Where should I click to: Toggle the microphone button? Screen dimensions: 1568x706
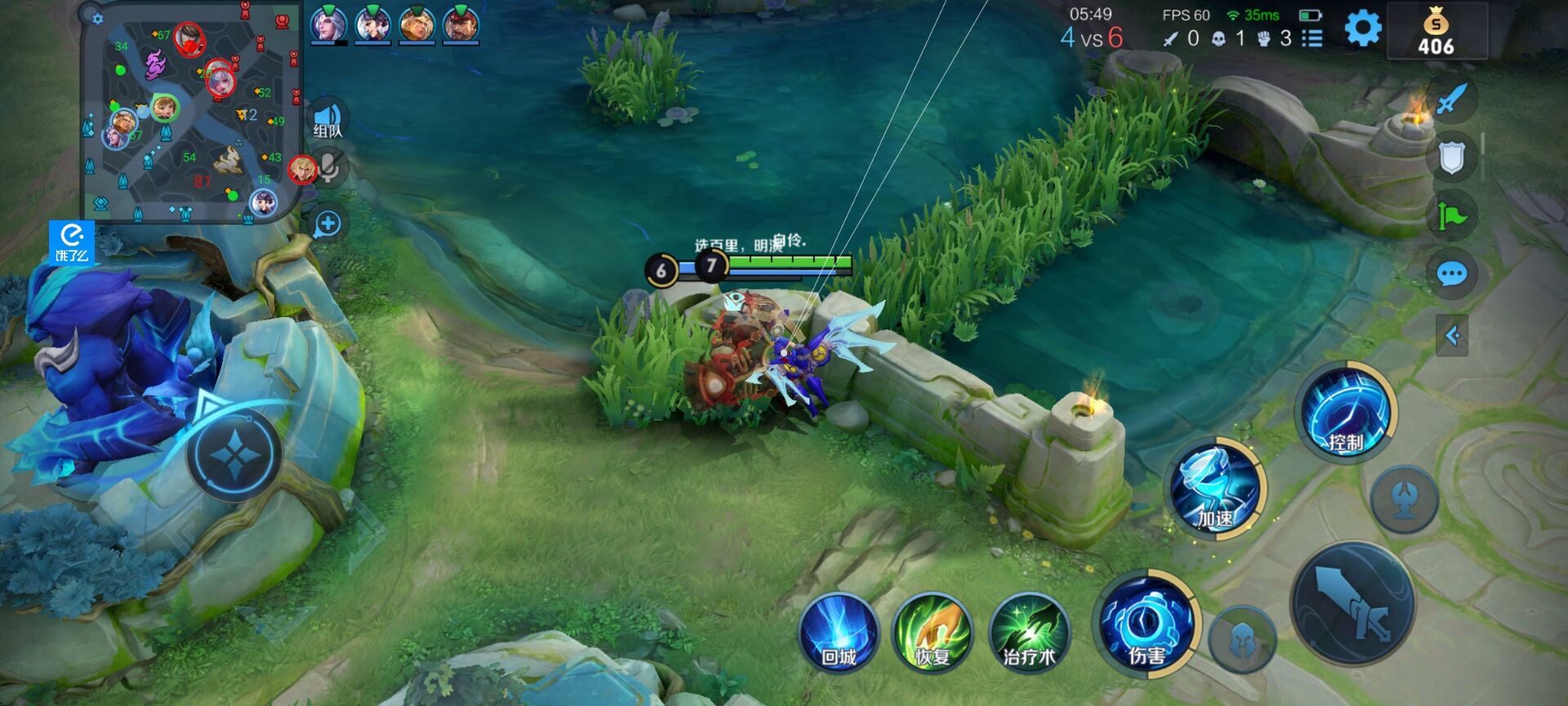(x=329, y=168)
